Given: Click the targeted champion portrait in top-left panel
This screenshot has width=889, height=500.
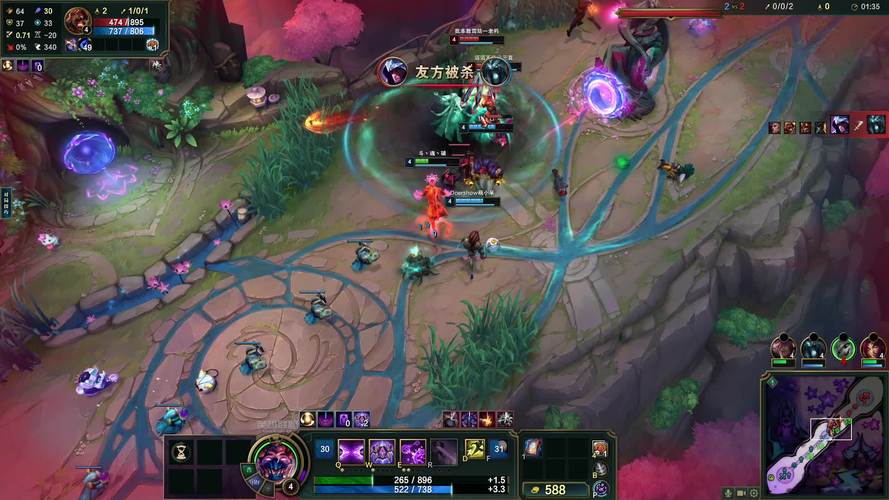Looking at the screenshot, I should click(78, 19).
